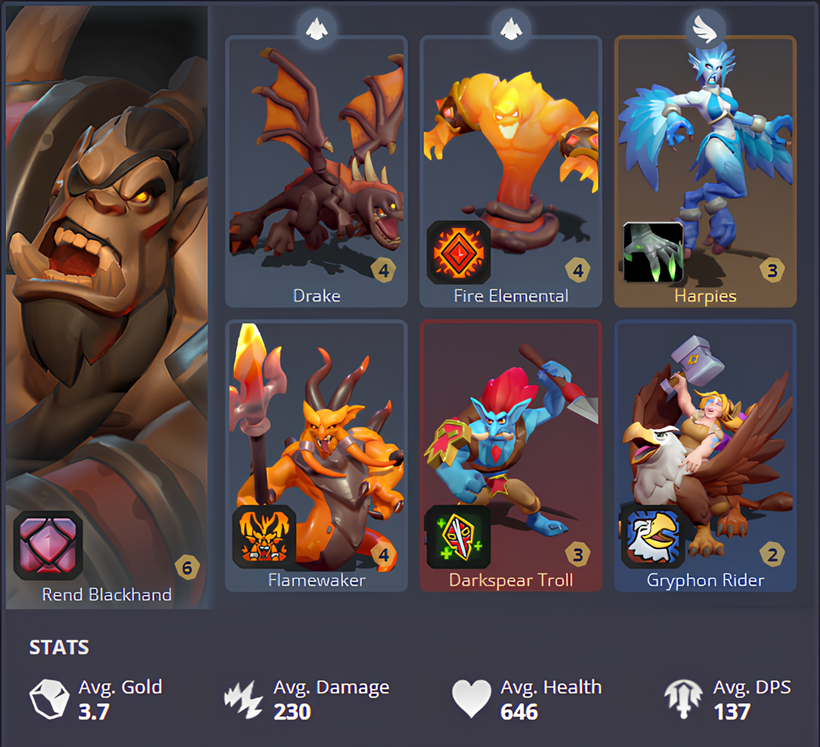View Darkspear Troll's talent icon
Screen dimensions: 820x747
point(458,537)
